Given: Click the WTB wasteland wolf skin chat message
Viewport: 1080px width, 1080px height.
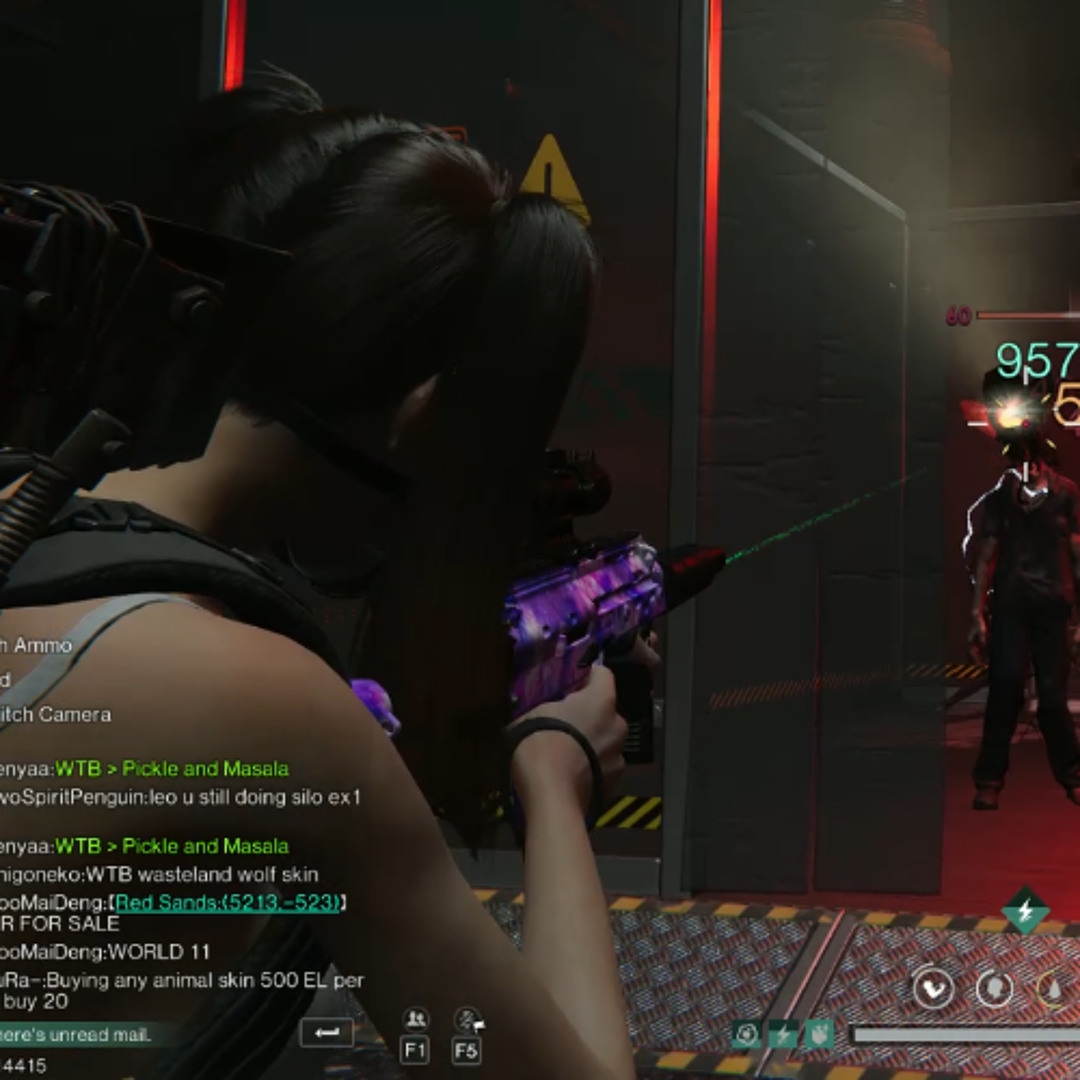Looking at the screenshot, I should 160,875.
